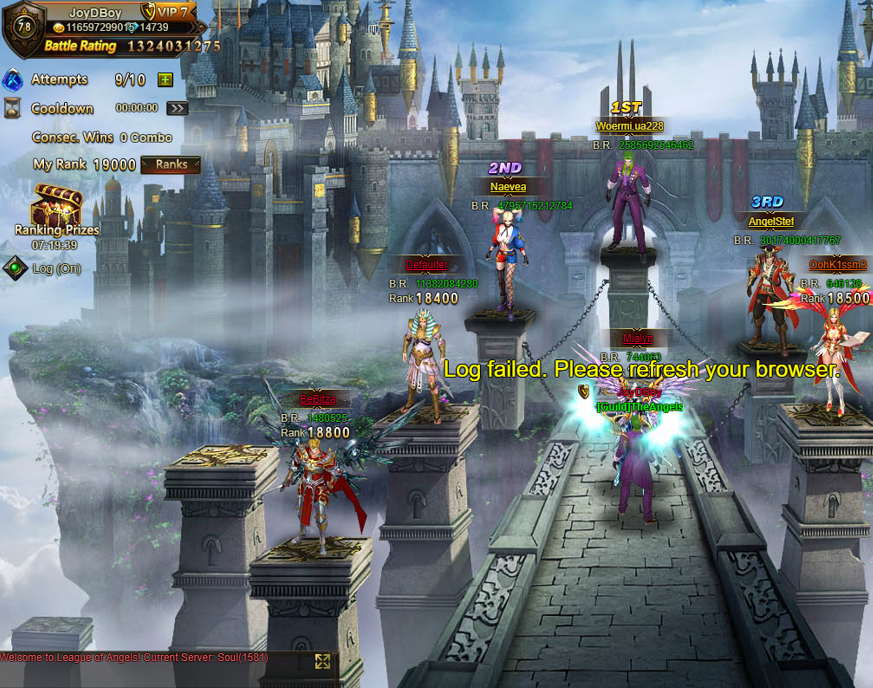The height and width of the screenshot is (688, 873).
Task: Challenge opponent OohK1ssm3 at Rank 18500
Action: click(832, 350)
